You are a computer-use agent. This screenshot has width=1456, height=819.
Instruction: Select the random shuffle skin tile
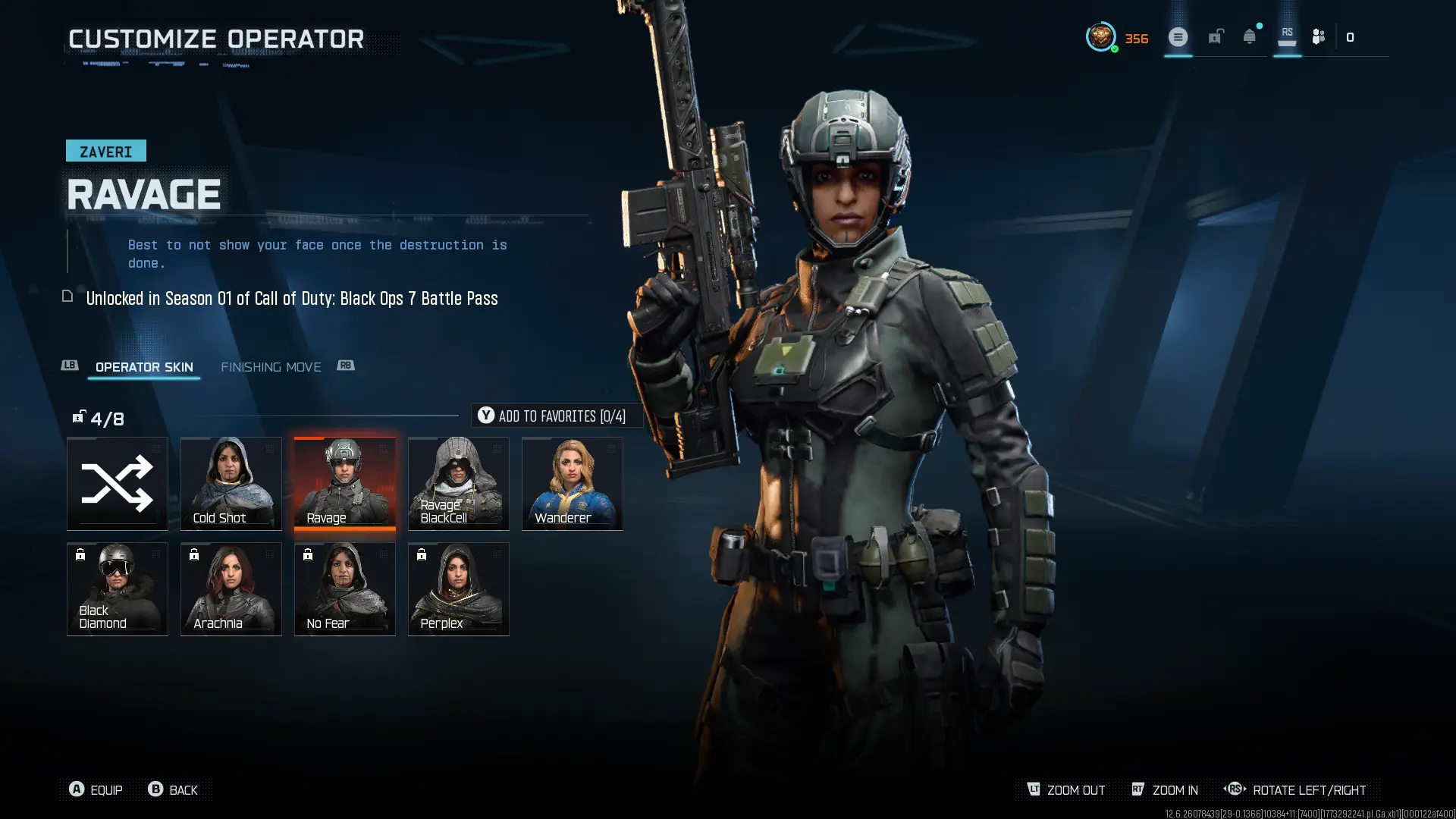coord(118,483)
